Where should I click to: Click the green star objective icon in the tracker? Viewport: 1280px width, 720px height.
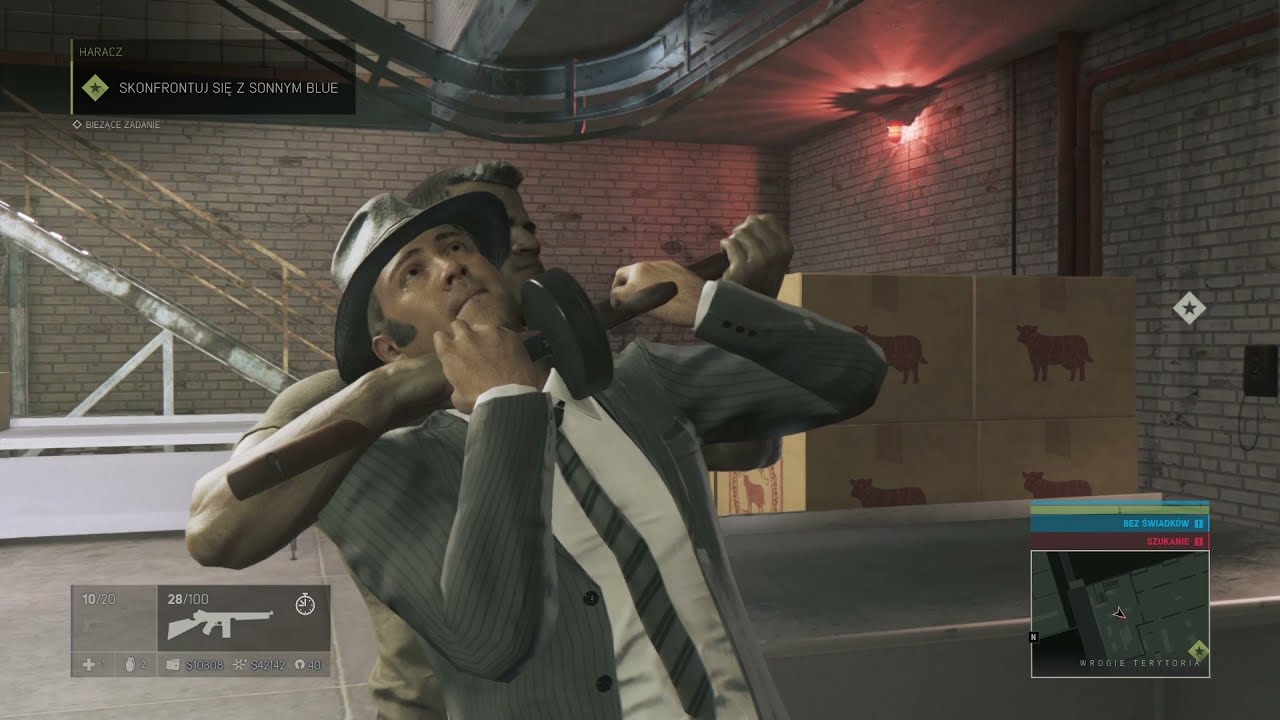point(95,88)
